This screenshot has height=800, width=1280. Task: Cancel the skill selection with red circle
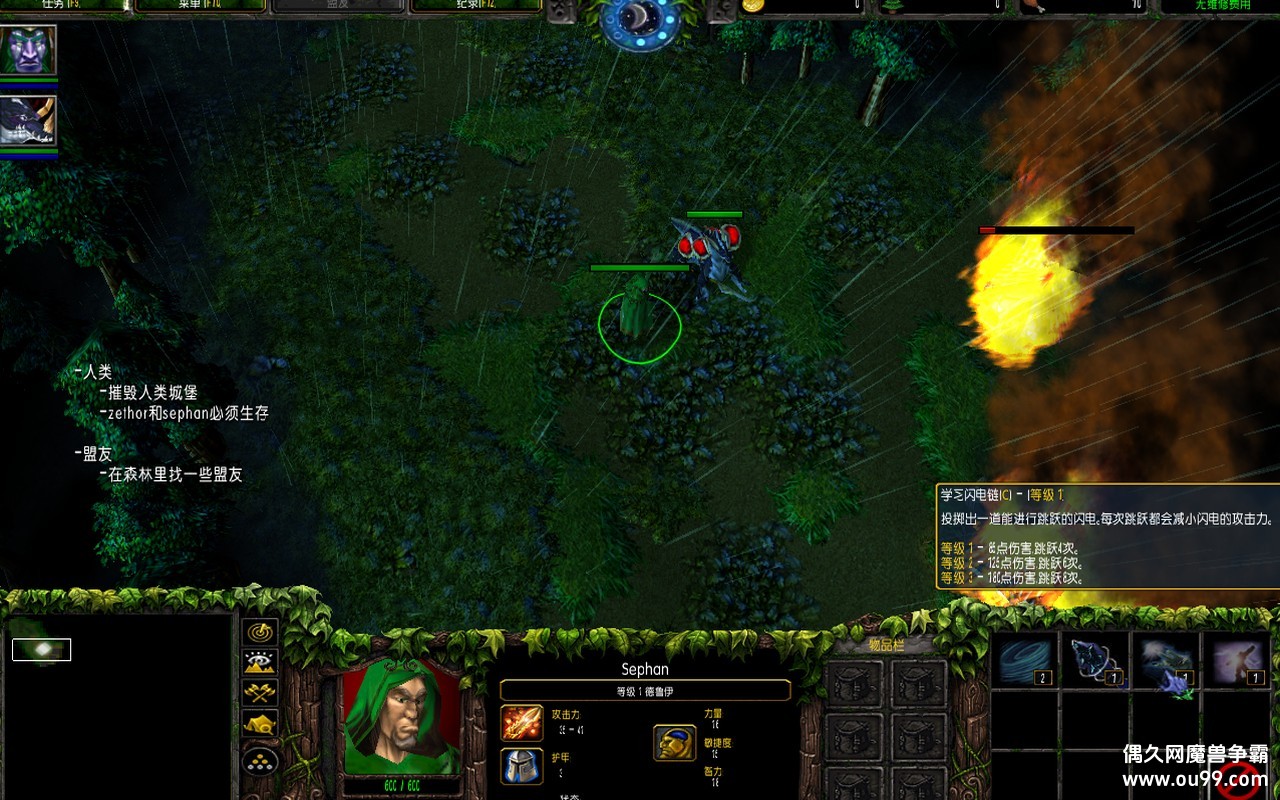point(1238,777)
